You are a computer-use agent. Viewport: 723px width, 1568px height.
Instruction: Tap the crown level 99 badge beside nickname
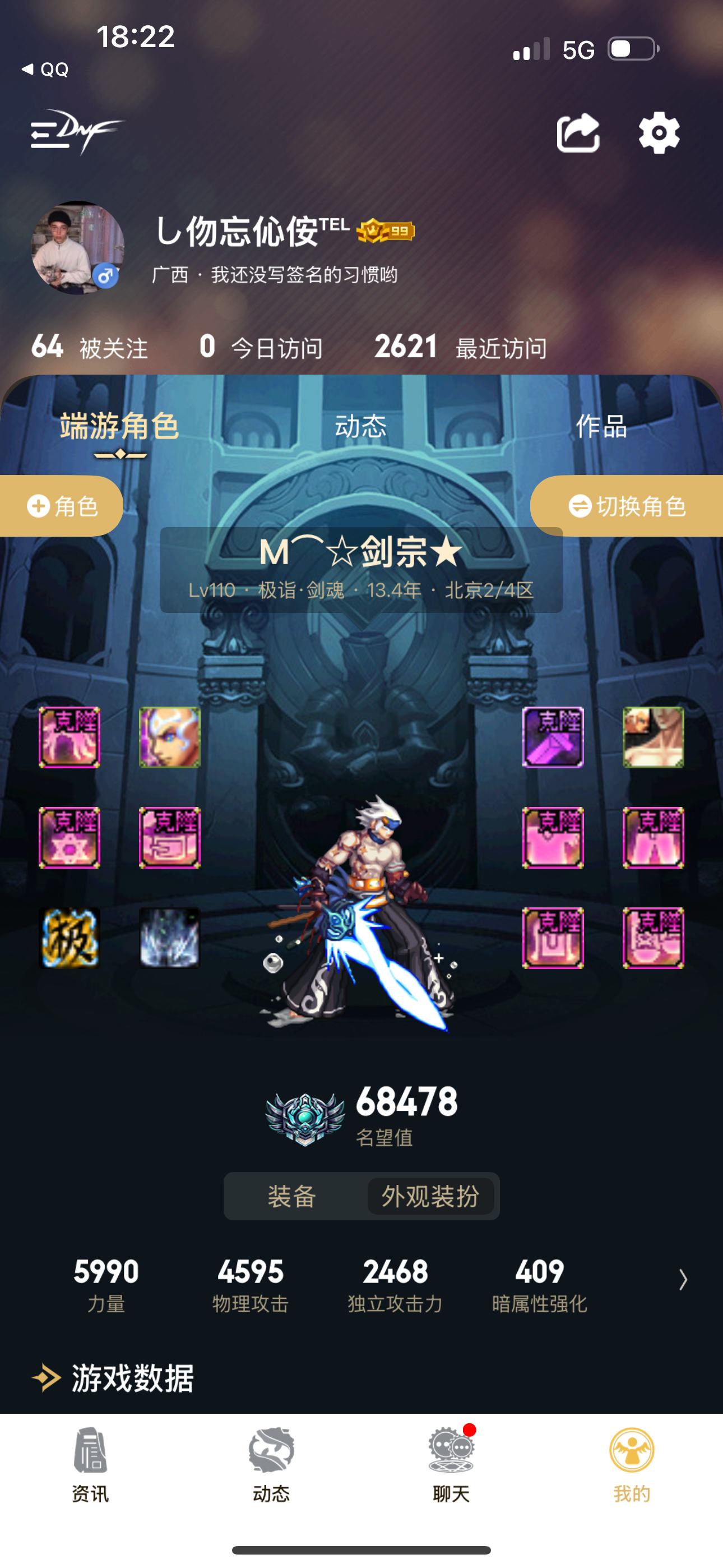pos(384,229)
